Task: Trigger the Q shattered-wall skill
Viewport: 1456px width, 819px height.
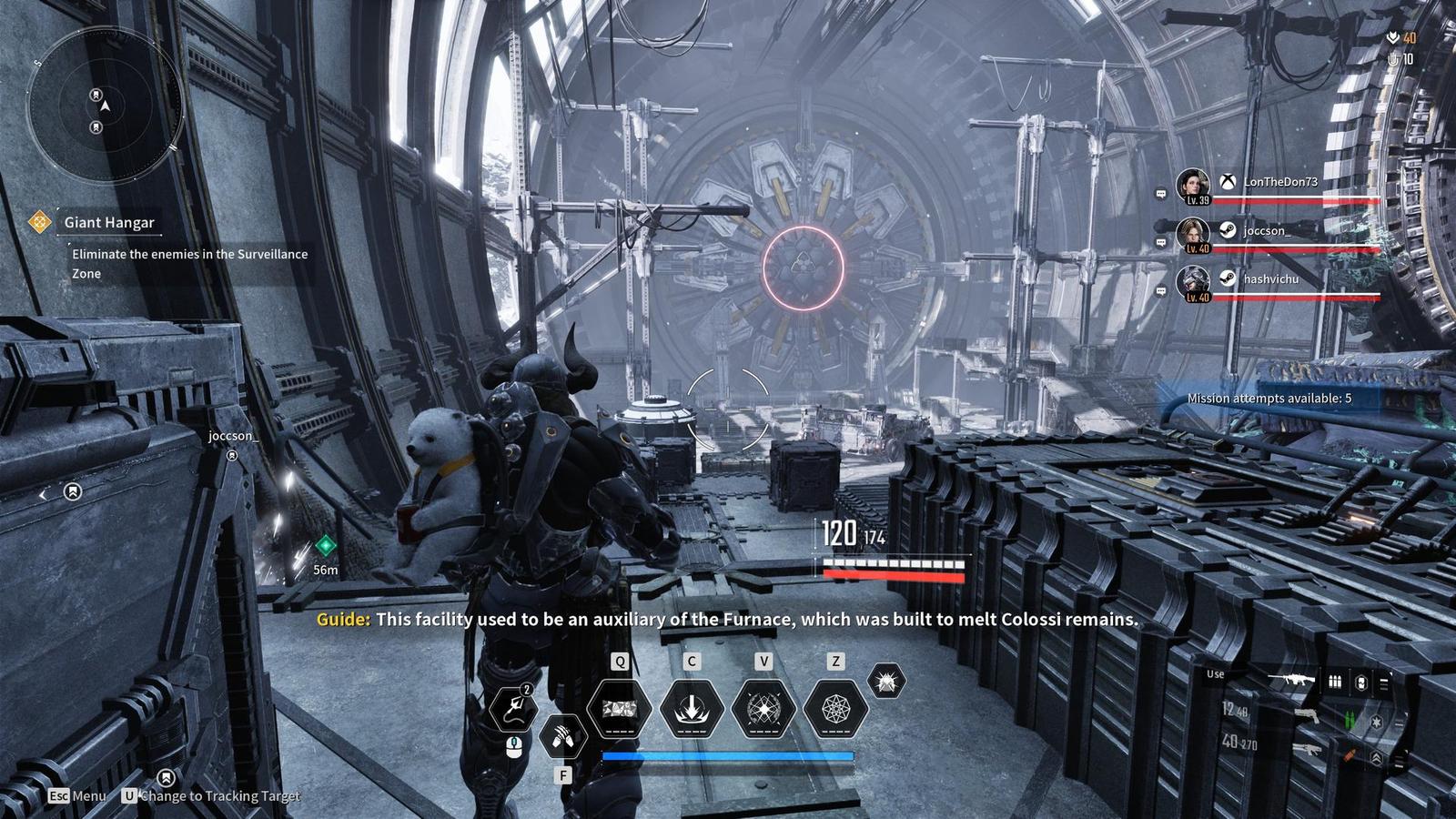Action: (620, 708)
